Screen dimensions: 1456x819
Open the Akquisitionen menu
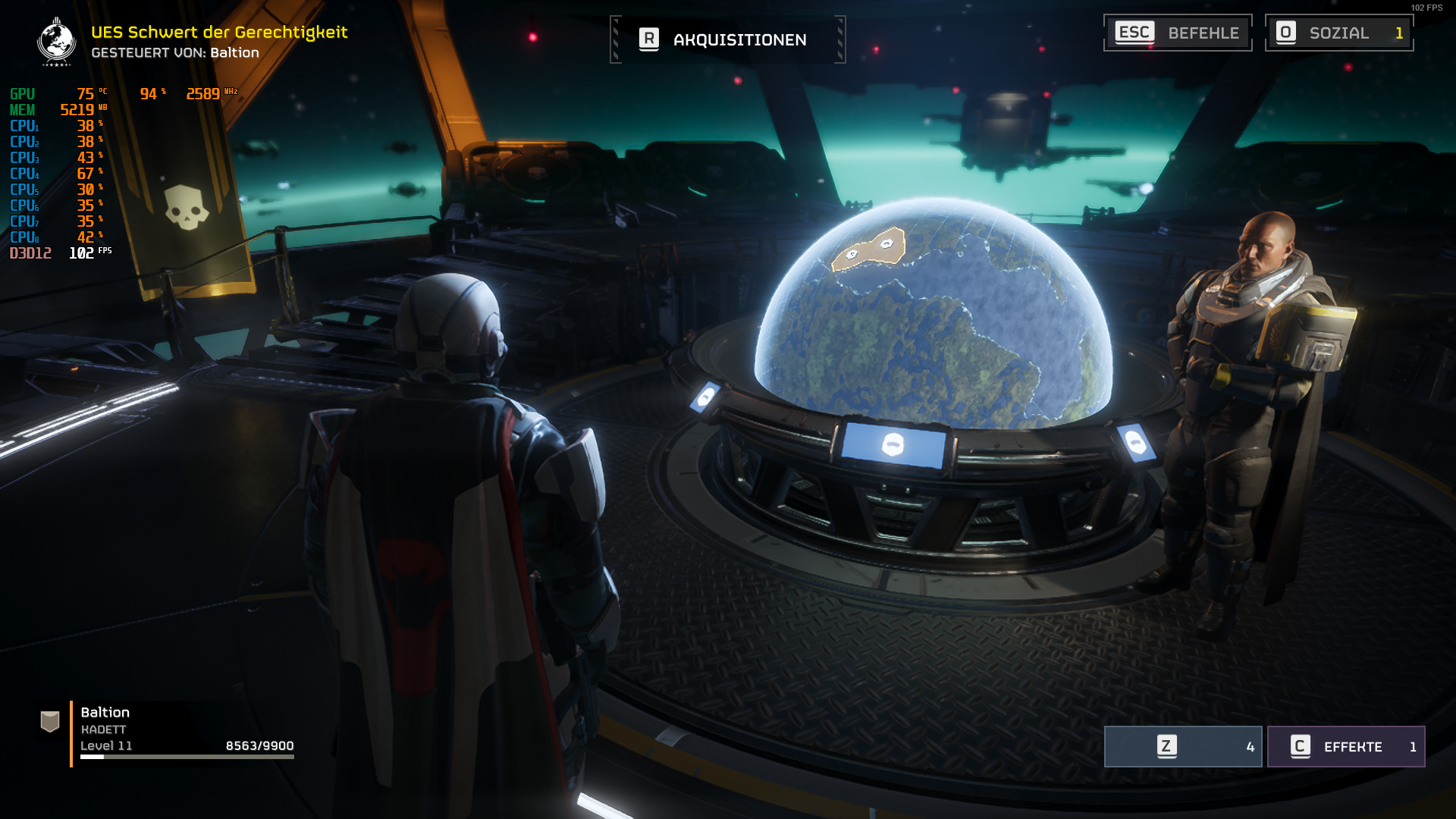point(727,39)
